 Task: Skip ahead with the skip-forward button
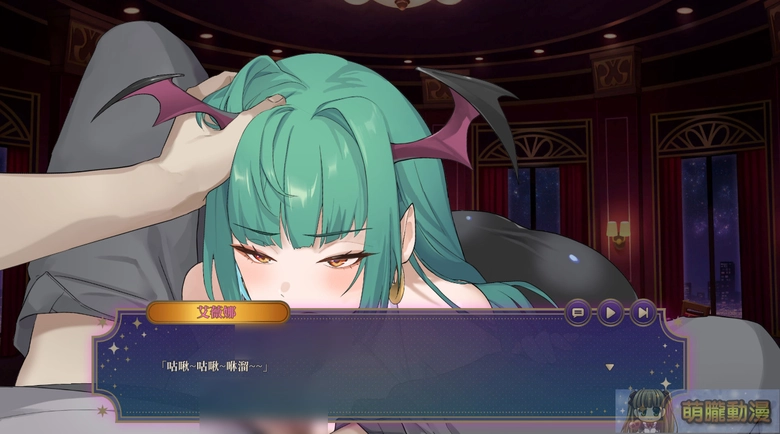point(642,313)
